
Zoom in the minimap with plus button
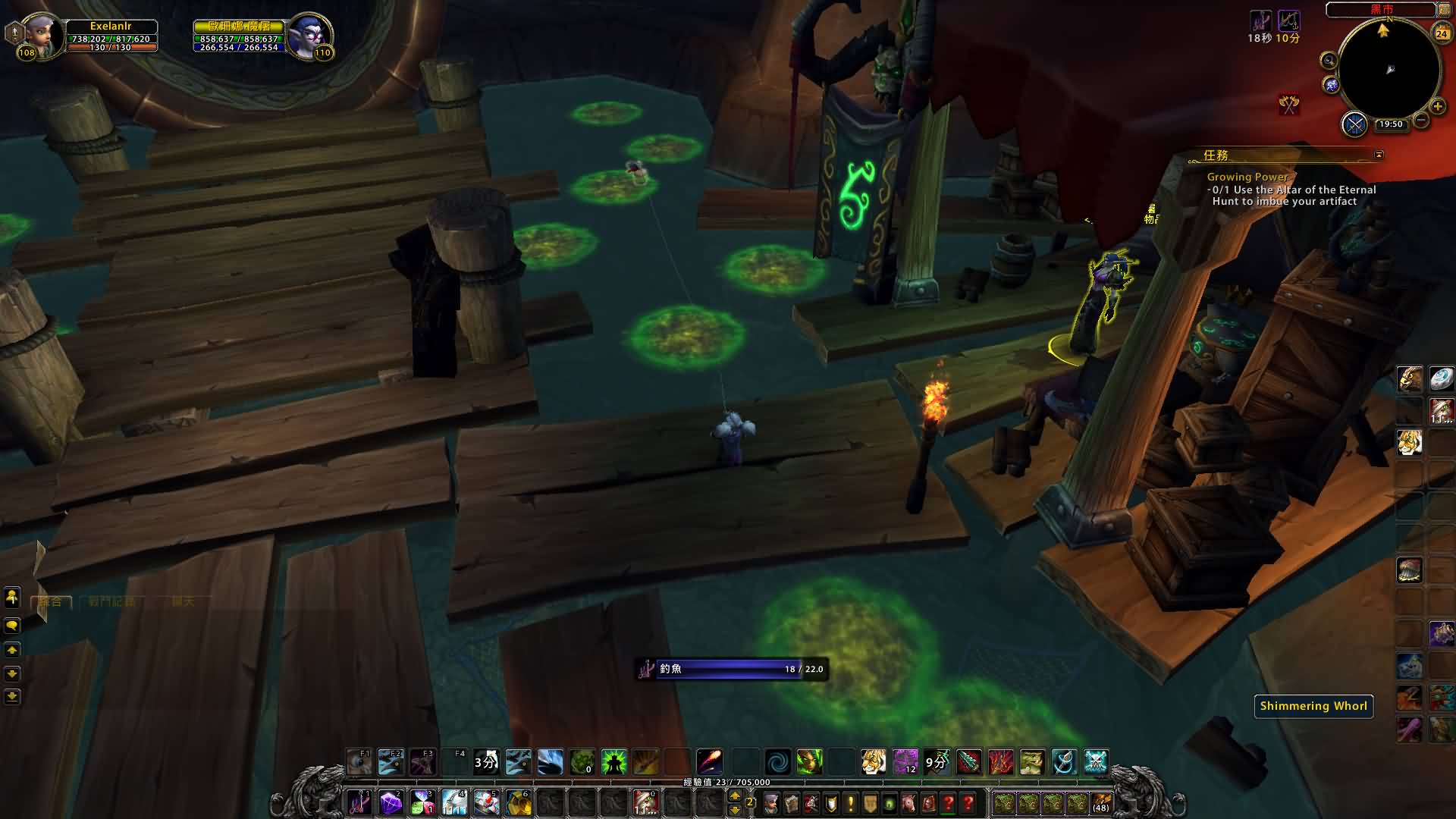click(x=1437, y=107)
